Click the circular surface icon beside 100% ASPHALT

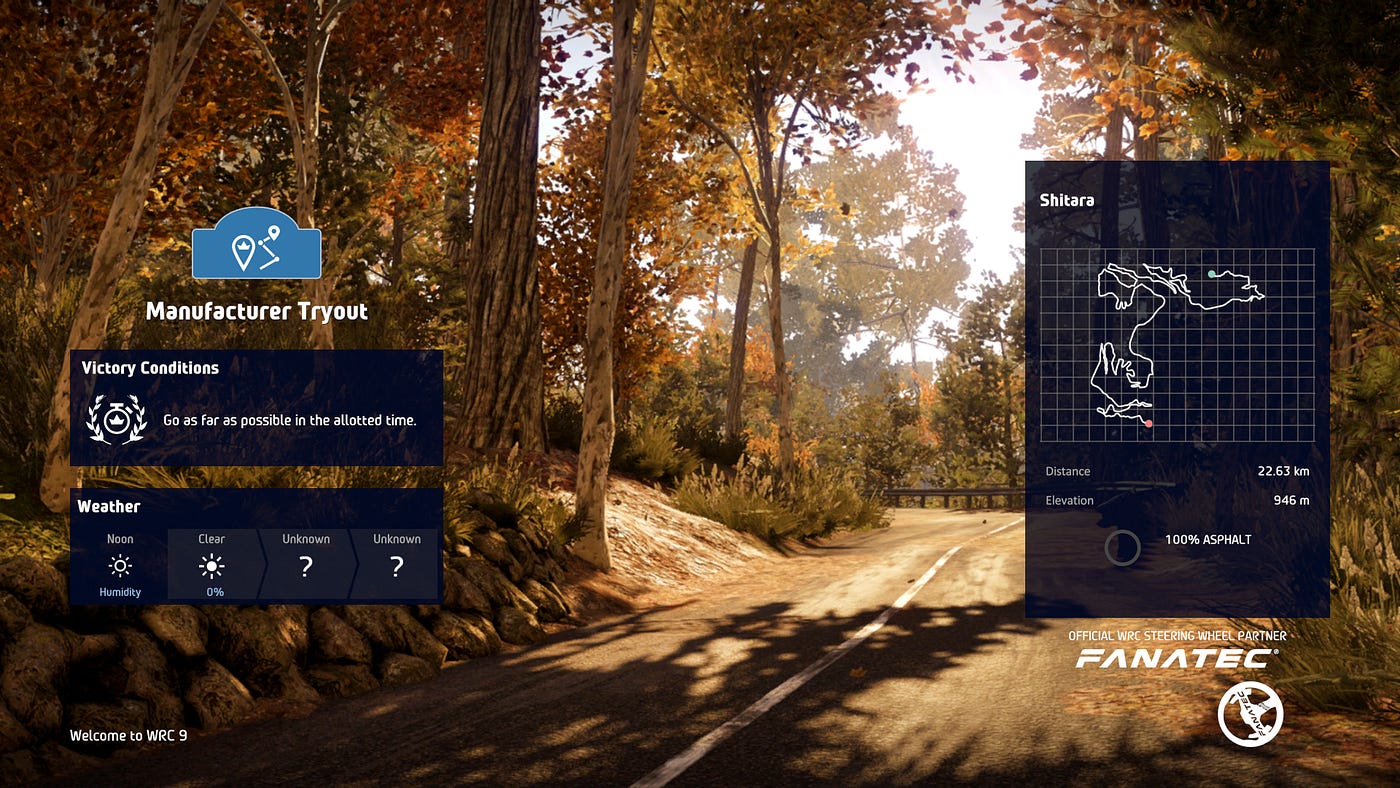[x=1123, y=548]
